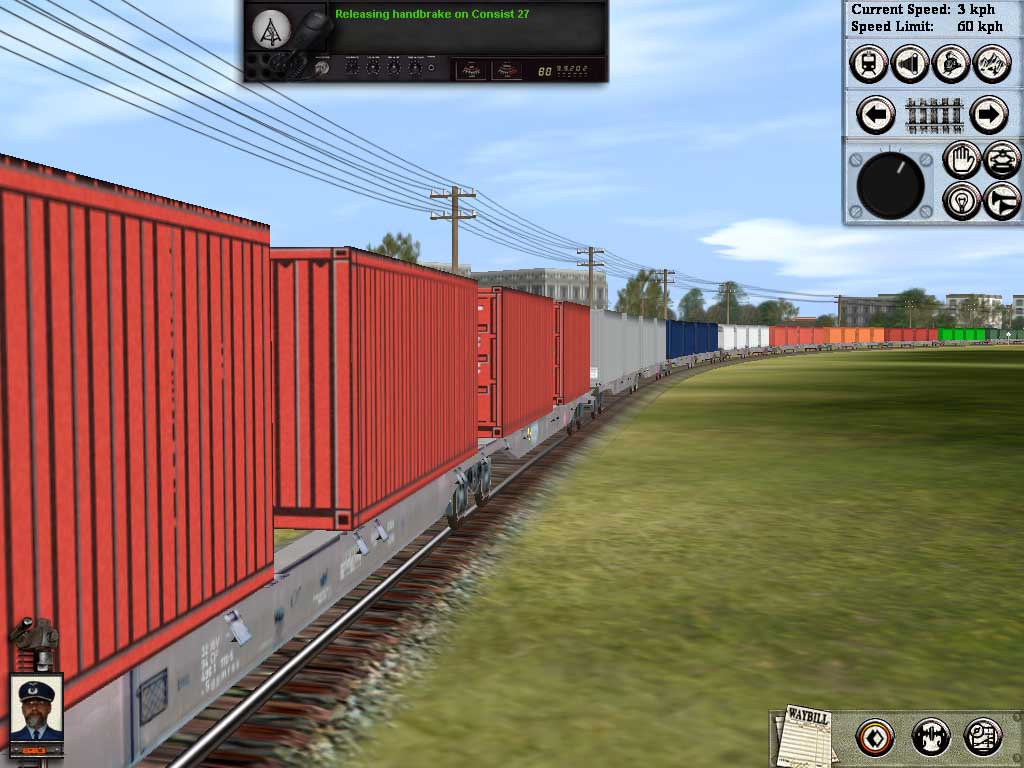The width and height of the screenshot is (1024, 768).
Task: Open the map with compass icon
Action: pos(983,738)
